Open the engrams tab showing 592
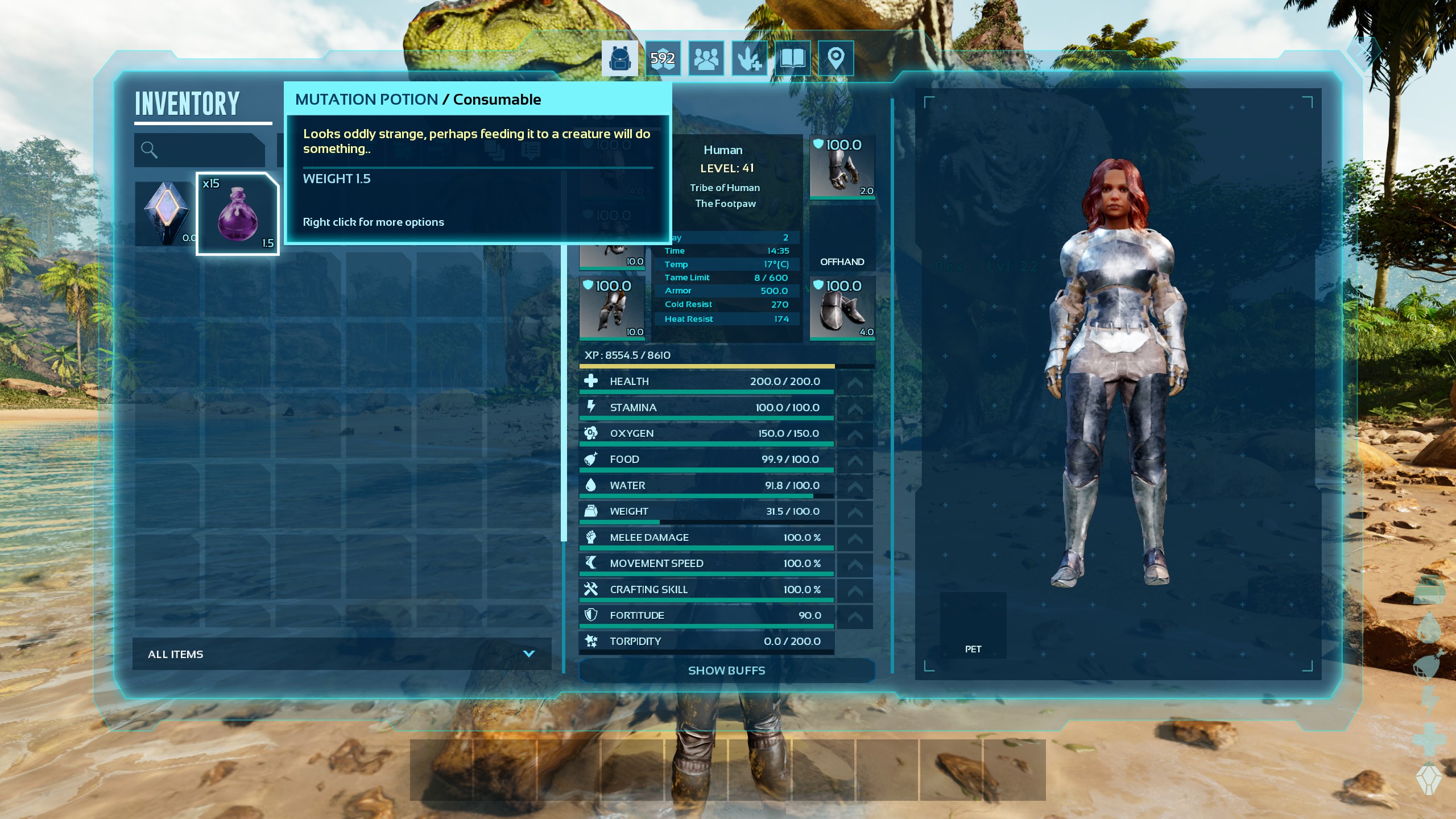Viewport: 1456px width, 819px height. (x=663, y=59)
